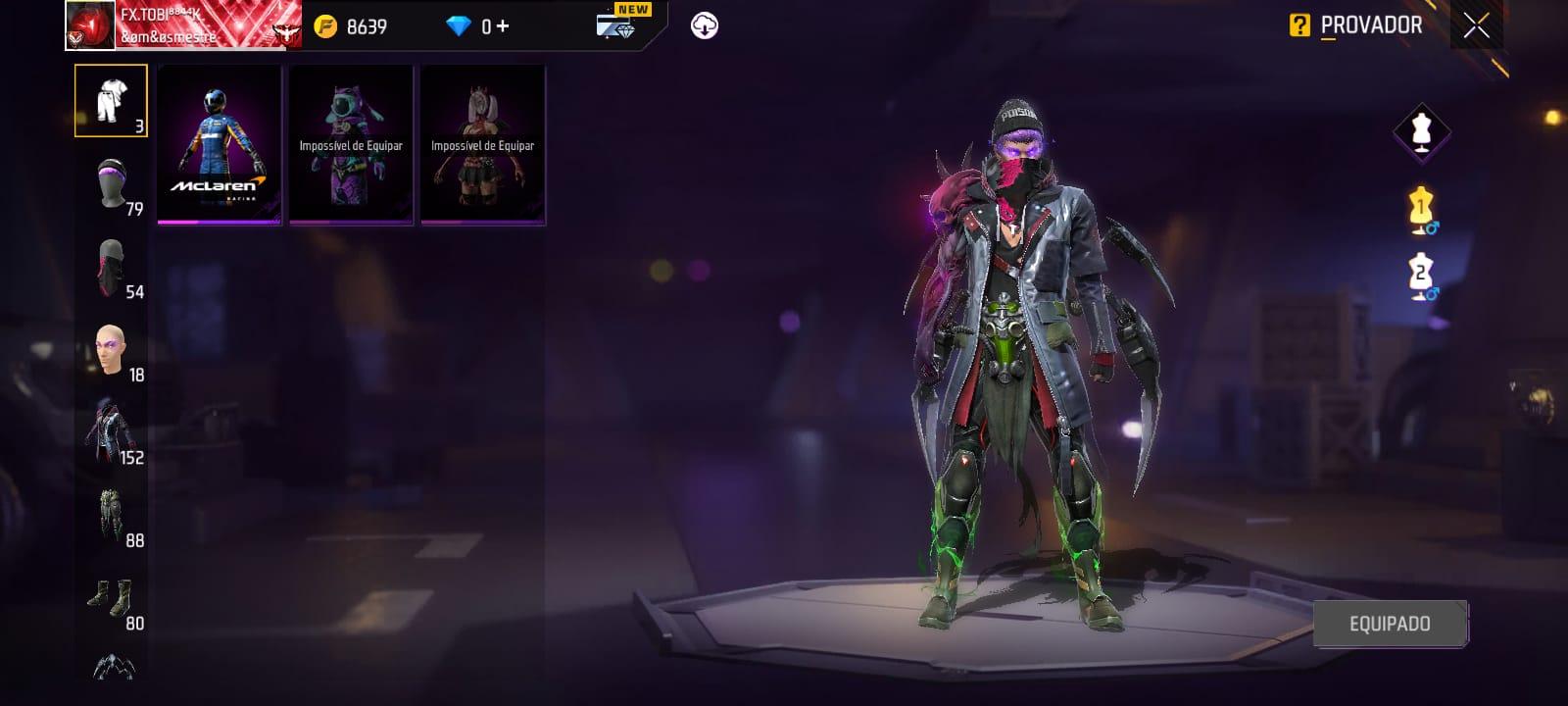The height and width of the screenshot is (706, 1568).
Task: Open the mannequin diamond icon
Action: pyautogui.click(x=1421, y=130)
